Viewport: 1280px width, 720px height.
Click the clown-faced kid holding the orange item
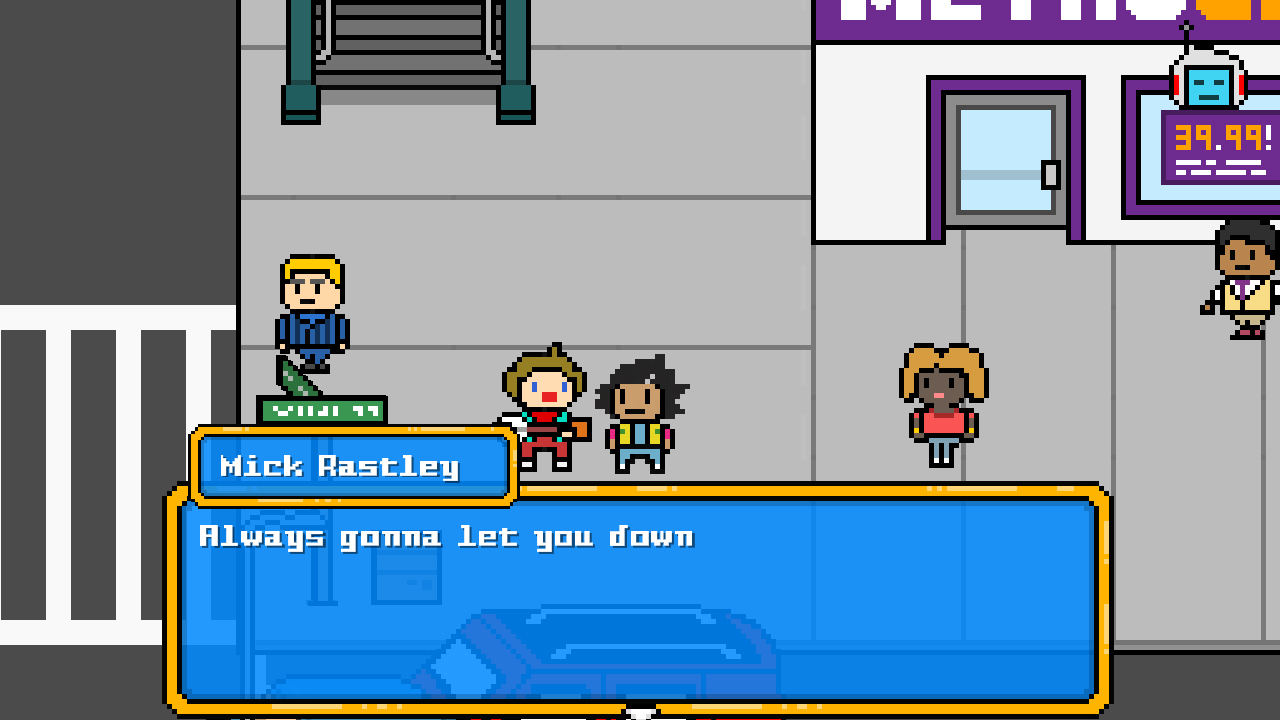(x=545, y=400)
